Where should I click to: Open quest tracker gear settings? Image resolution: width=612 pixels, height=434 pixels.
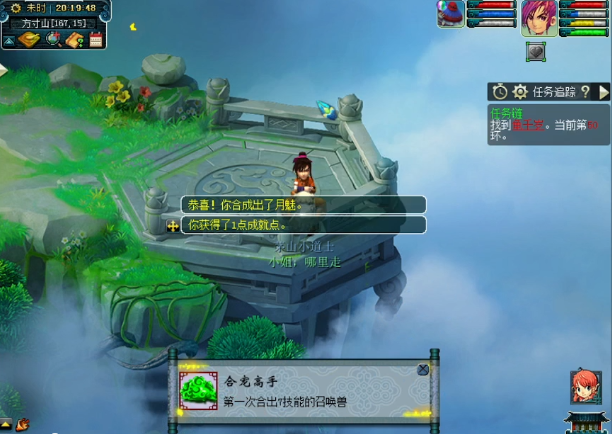[520, 92]
